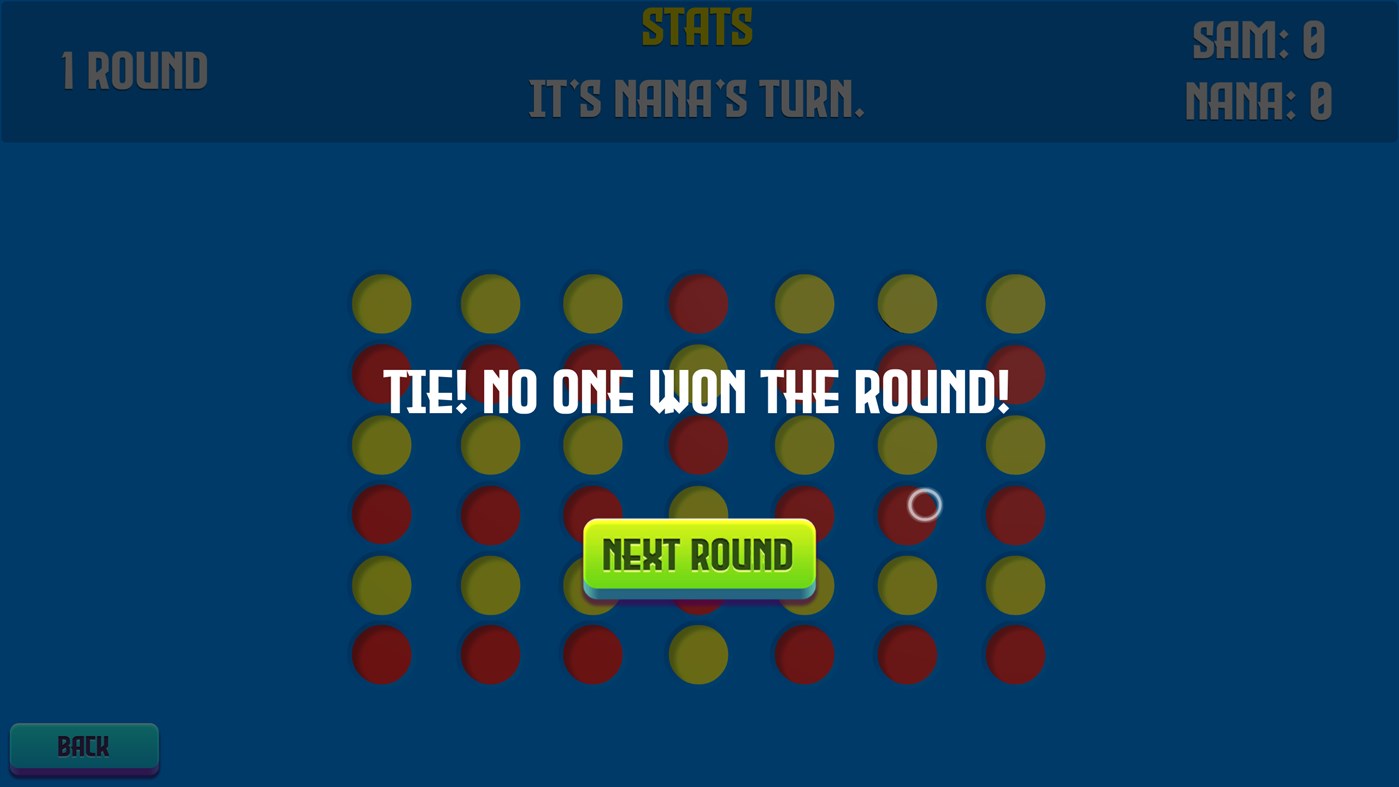Click the red disc in the bottom-right corner

tap(1014, 654)
